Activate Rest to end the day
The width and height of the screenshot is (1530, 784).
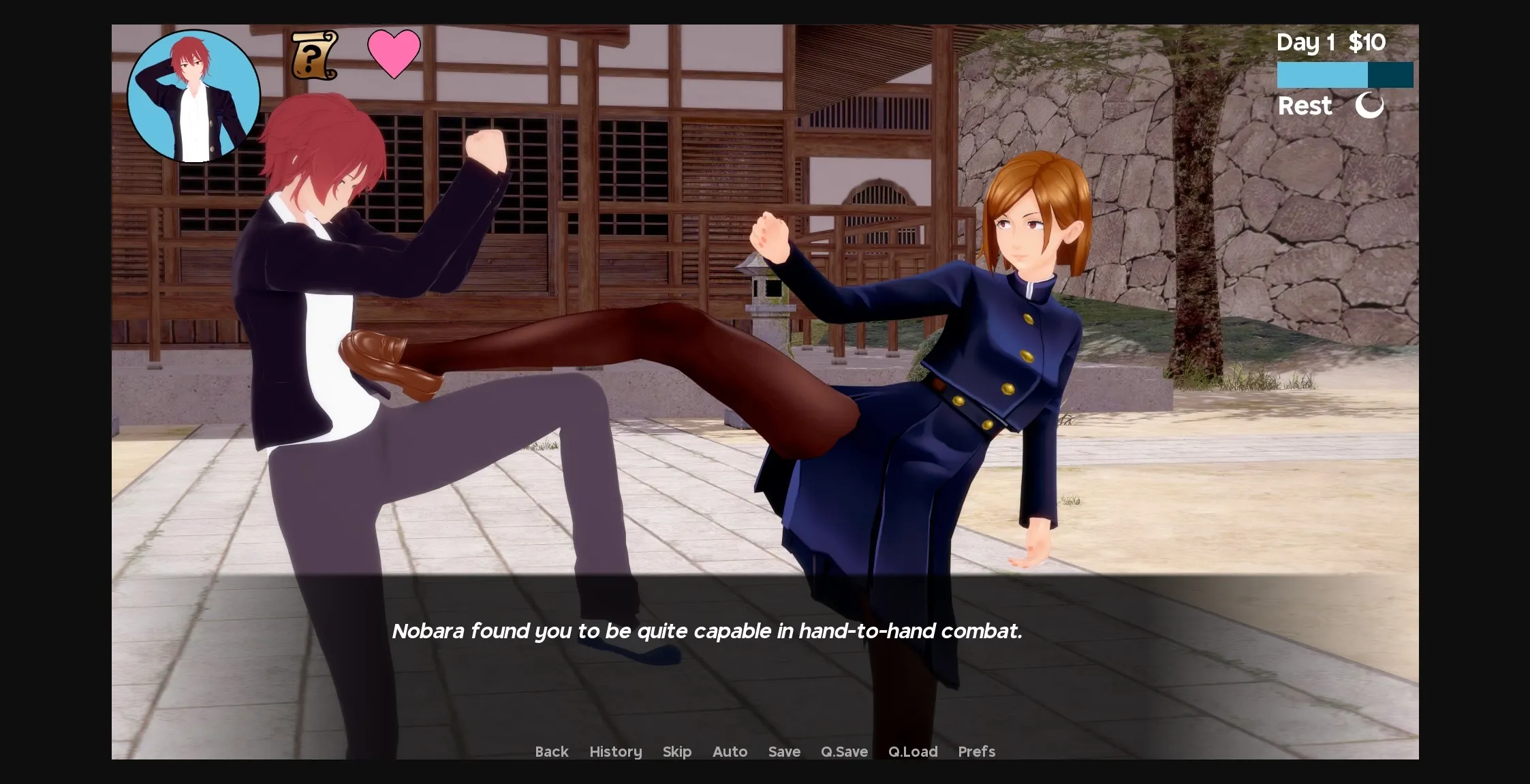point(1305,106)
